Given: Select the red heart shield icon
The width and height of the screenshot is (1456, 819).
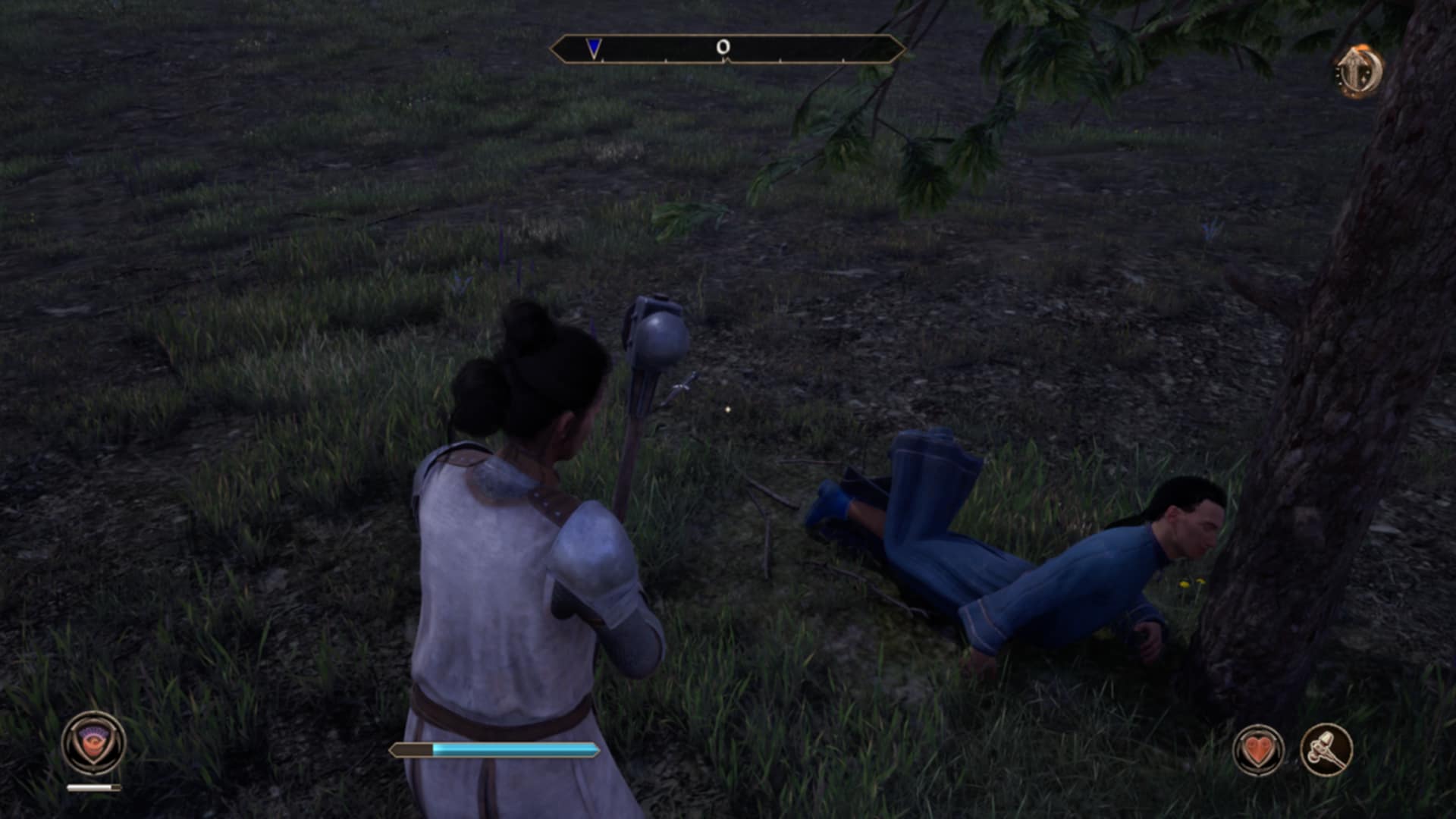Looking at the screenshot, I should 1258,750.
